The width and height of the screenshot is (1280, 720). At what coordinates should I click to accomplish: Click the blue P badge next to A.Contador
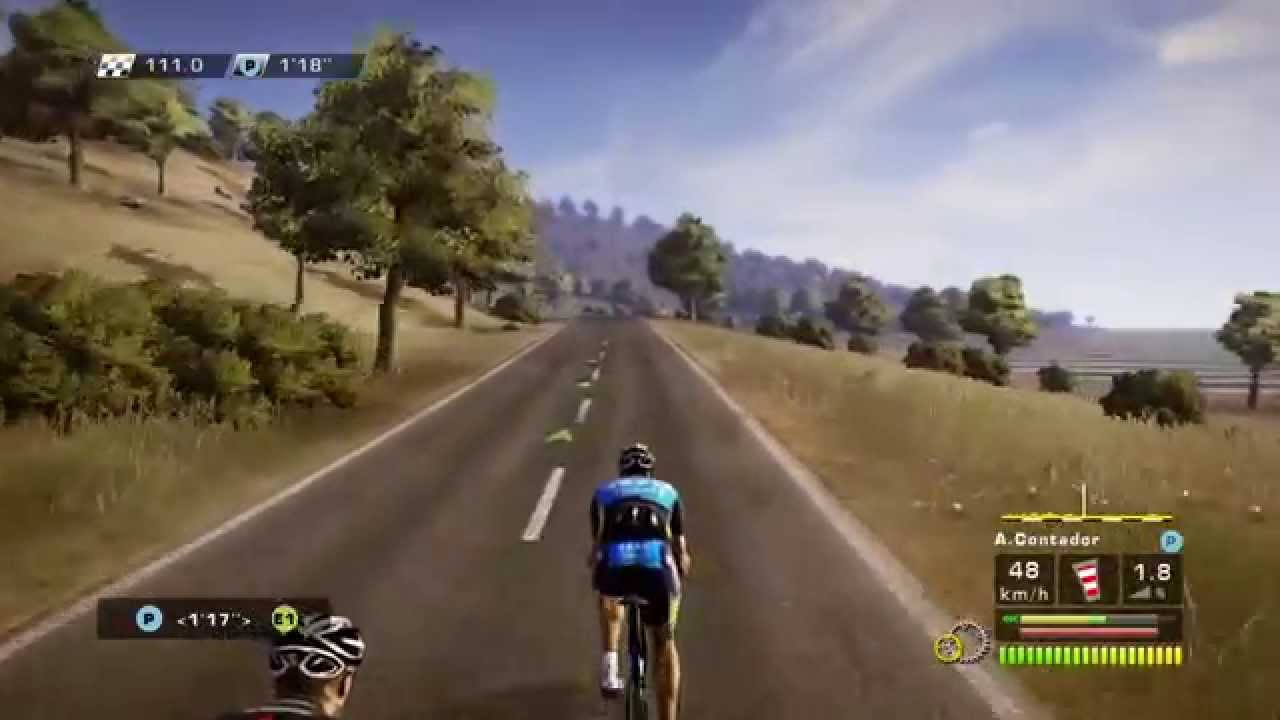tap(1171, 541)
